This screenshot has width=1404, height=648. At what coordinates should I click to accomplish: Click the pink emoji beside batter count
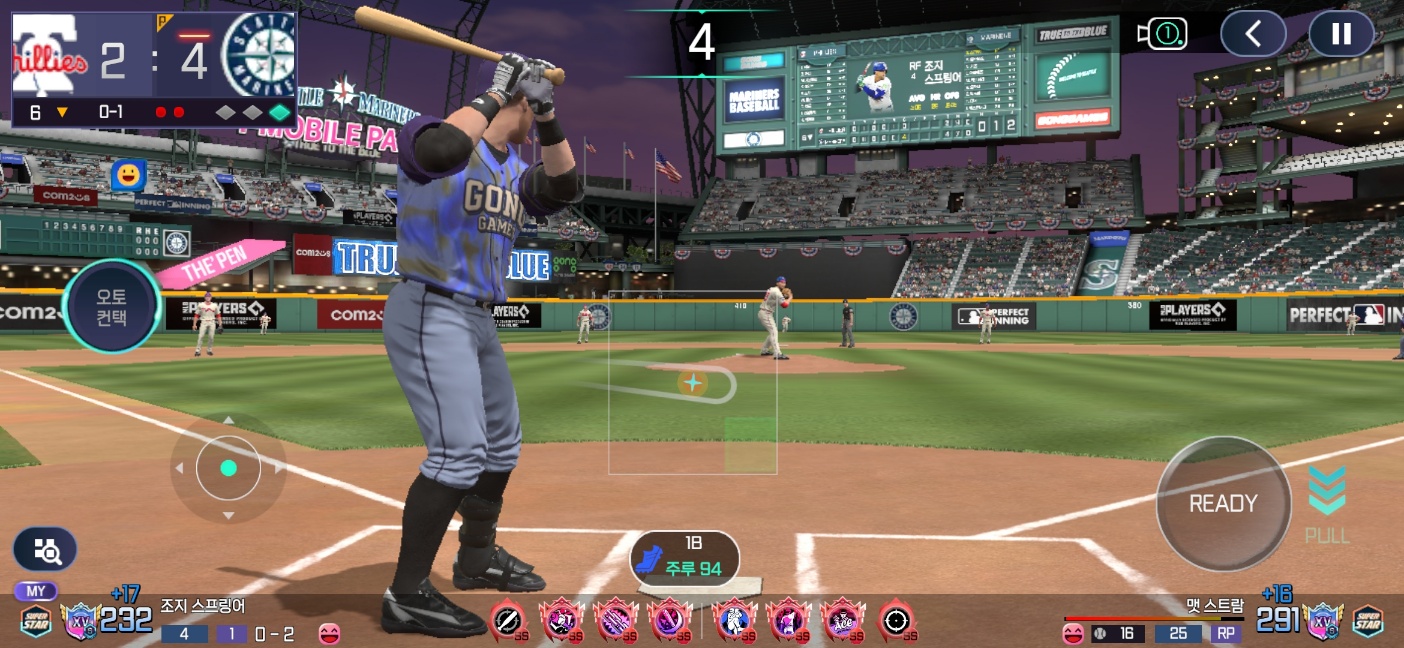point(329,633)
